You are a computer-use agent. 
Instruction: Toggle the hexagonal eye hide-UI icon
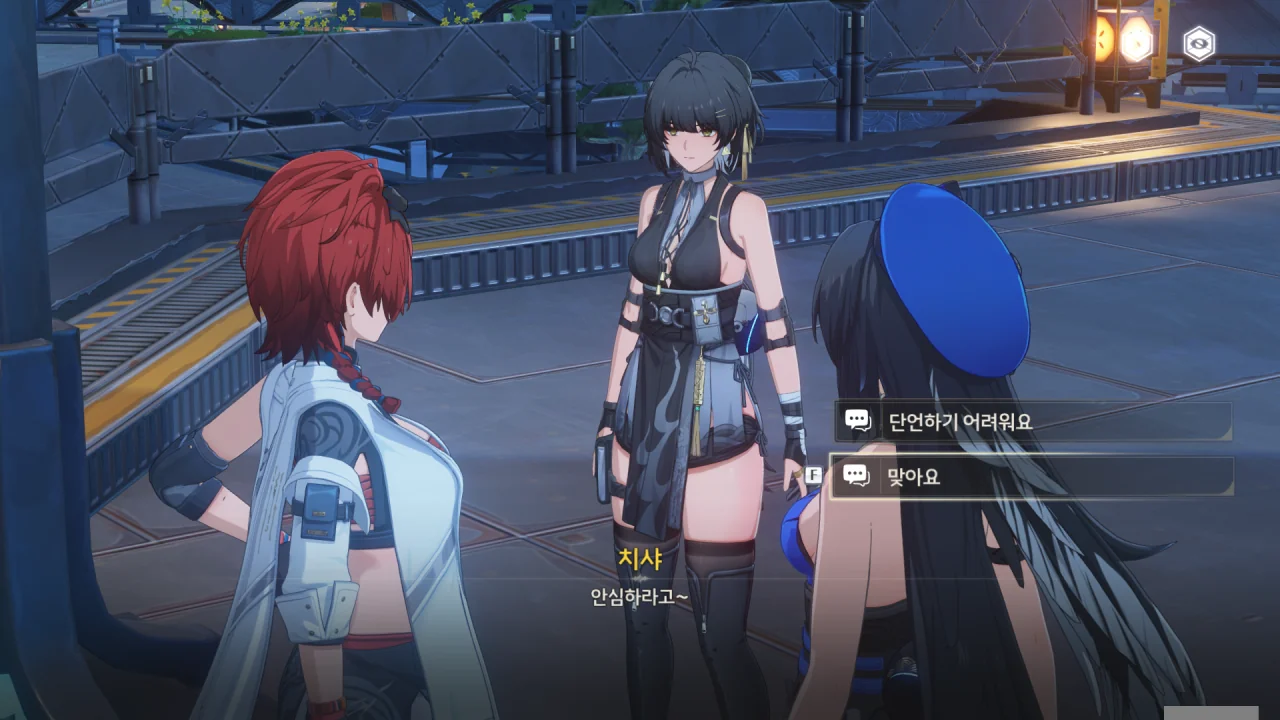point(1198,43)
